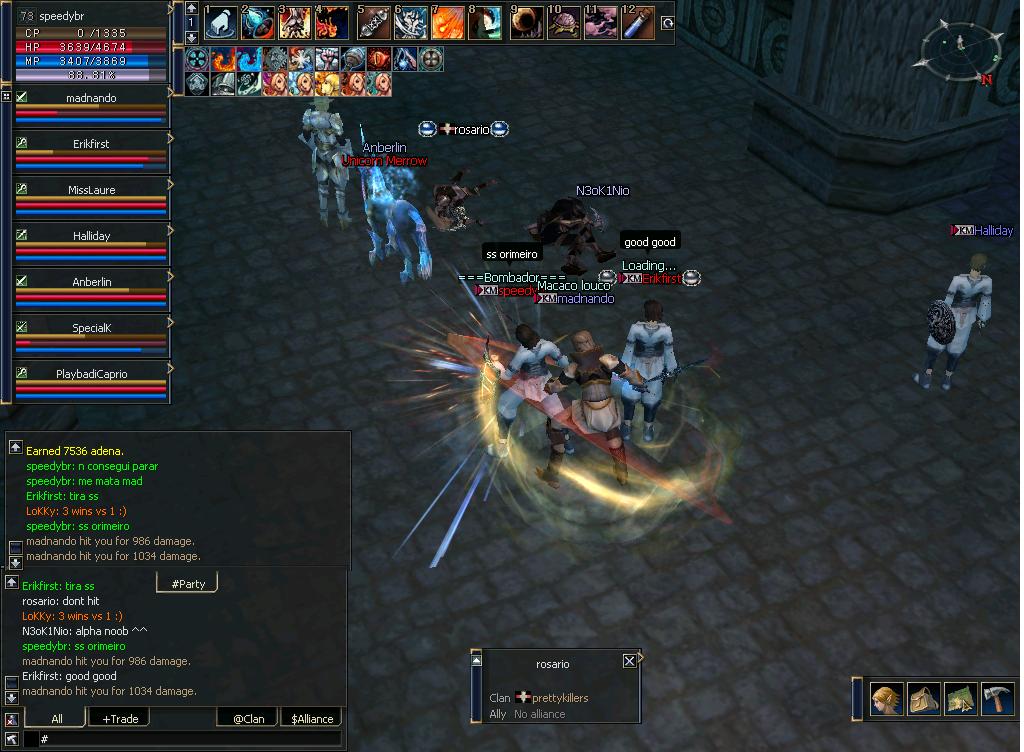1024x752 pixels.
Task: Click the chat message input field
Action: tap(190, 739)
